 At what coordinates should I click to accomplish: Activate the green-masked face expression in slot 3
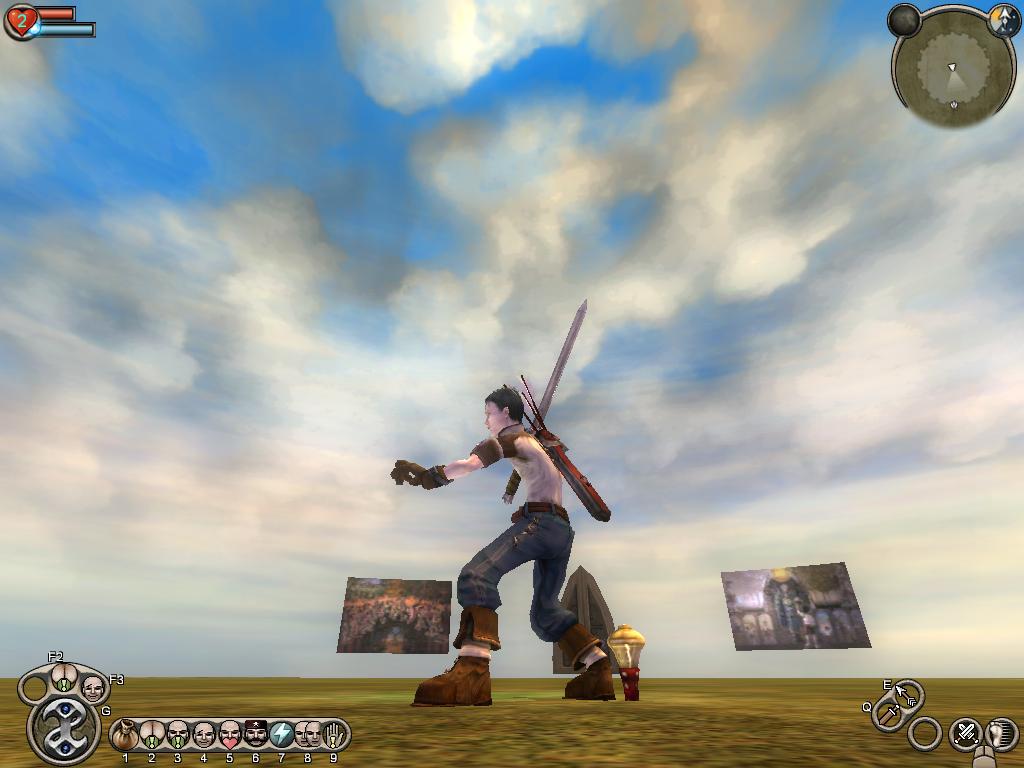[177, 736]
